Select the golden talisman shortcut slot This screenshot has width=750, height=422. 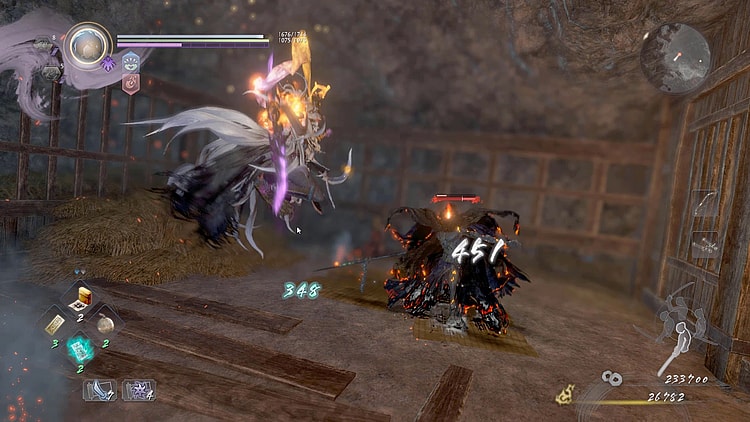point(56,323)
